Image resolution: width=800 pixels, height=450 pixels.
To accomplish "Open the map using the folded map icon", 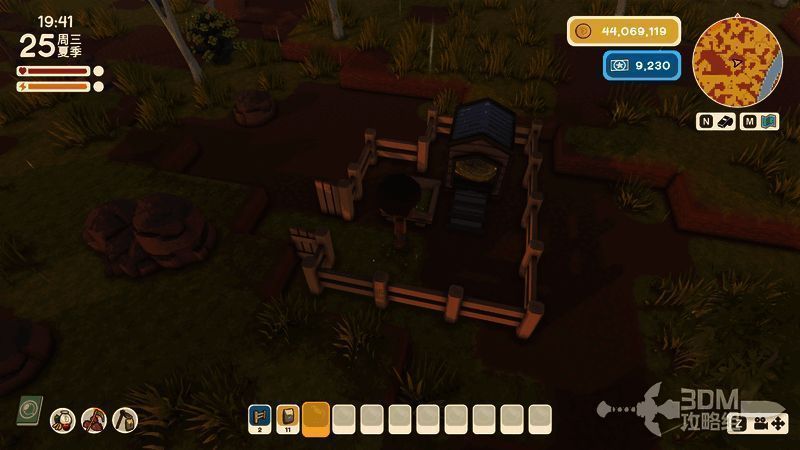I will [x=769, y=122].
